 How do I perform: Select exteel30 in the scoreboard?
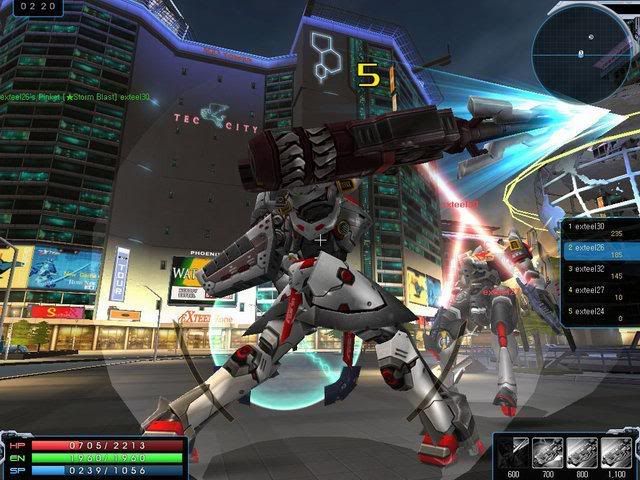click(598, 228)
